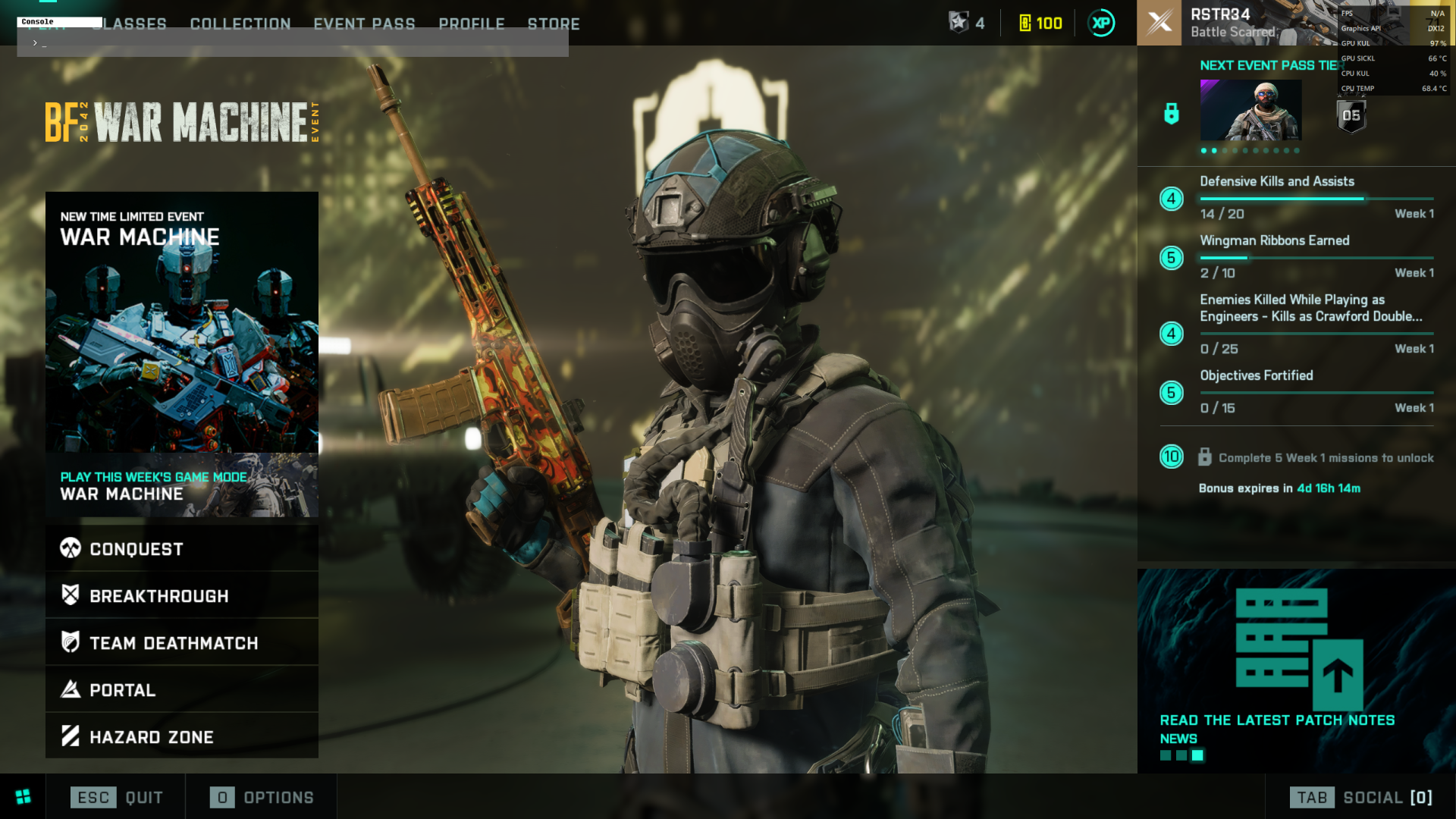Switch to the Event Pass tab
This screenshot has width=1456, height=819.
pos(364,24)
